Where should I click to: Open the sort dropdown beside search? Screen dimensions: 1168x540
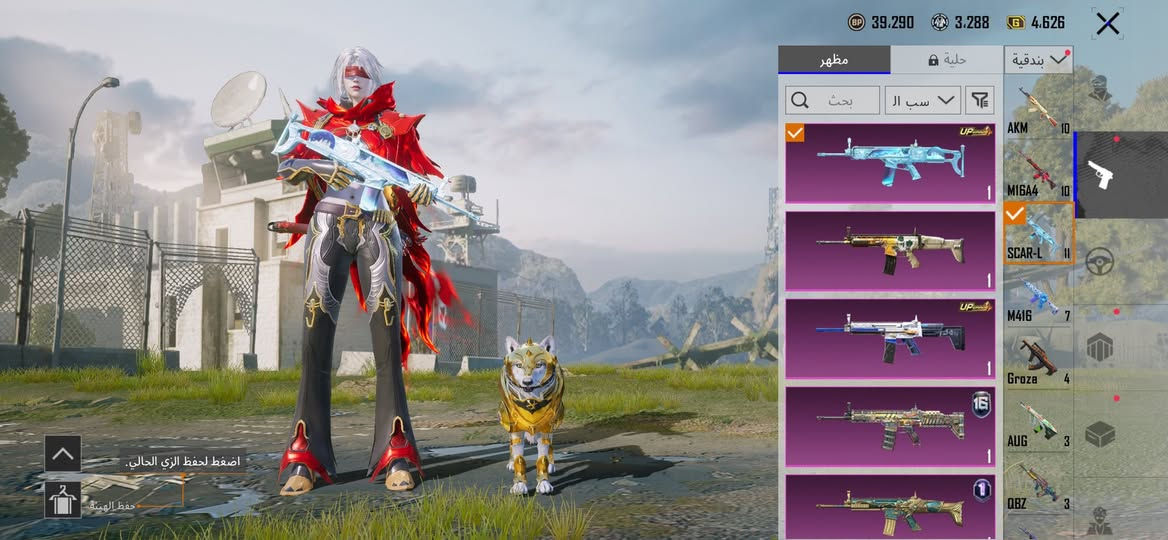coord(922,99)
